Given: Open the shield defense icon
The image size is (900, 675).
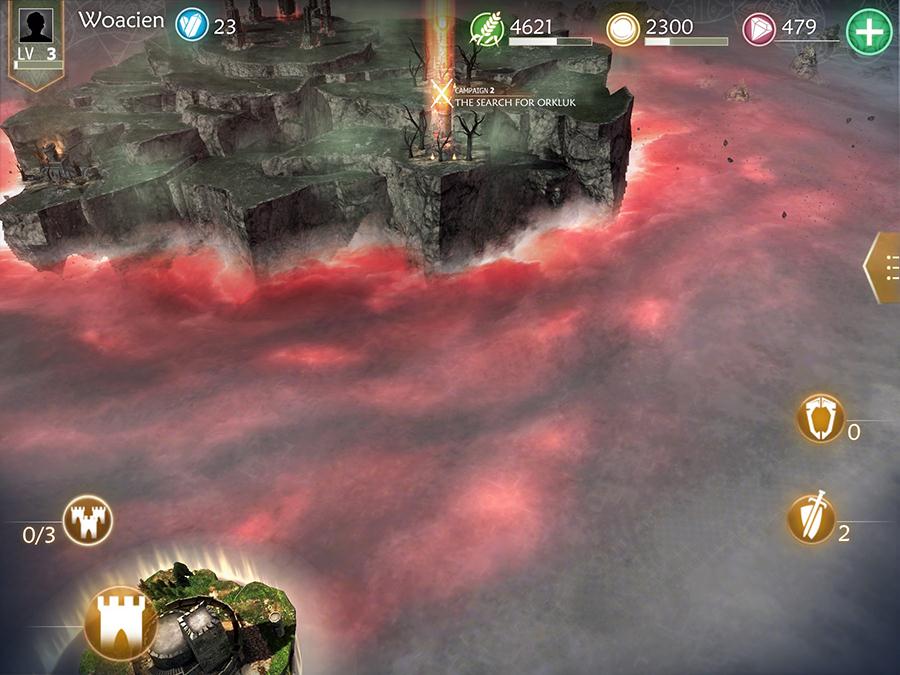Looking at the screenshot, I should (x=821, y=418).
